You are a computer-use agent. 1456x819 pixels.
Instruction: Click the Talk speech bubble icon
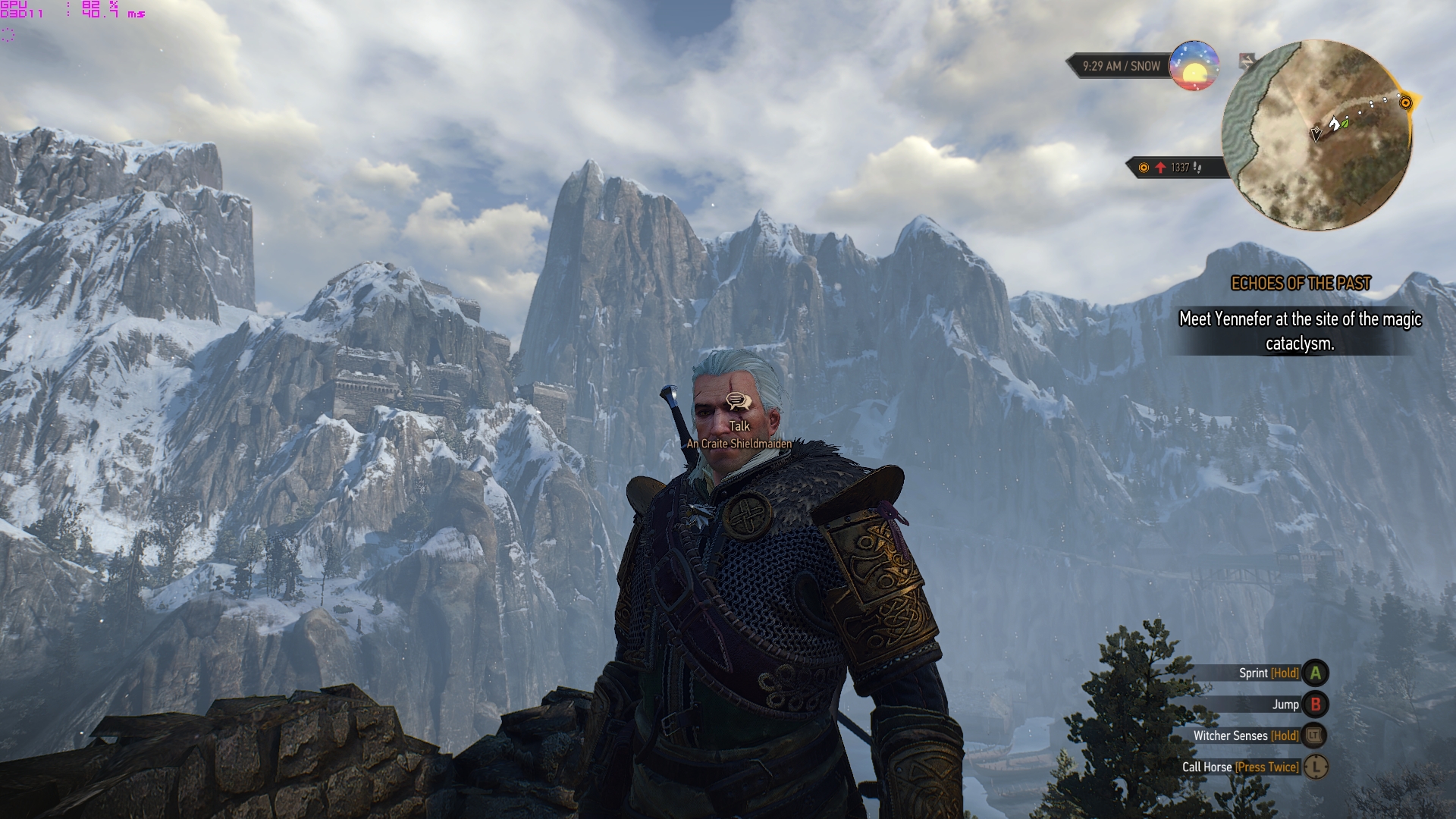[x=739, y=402]
